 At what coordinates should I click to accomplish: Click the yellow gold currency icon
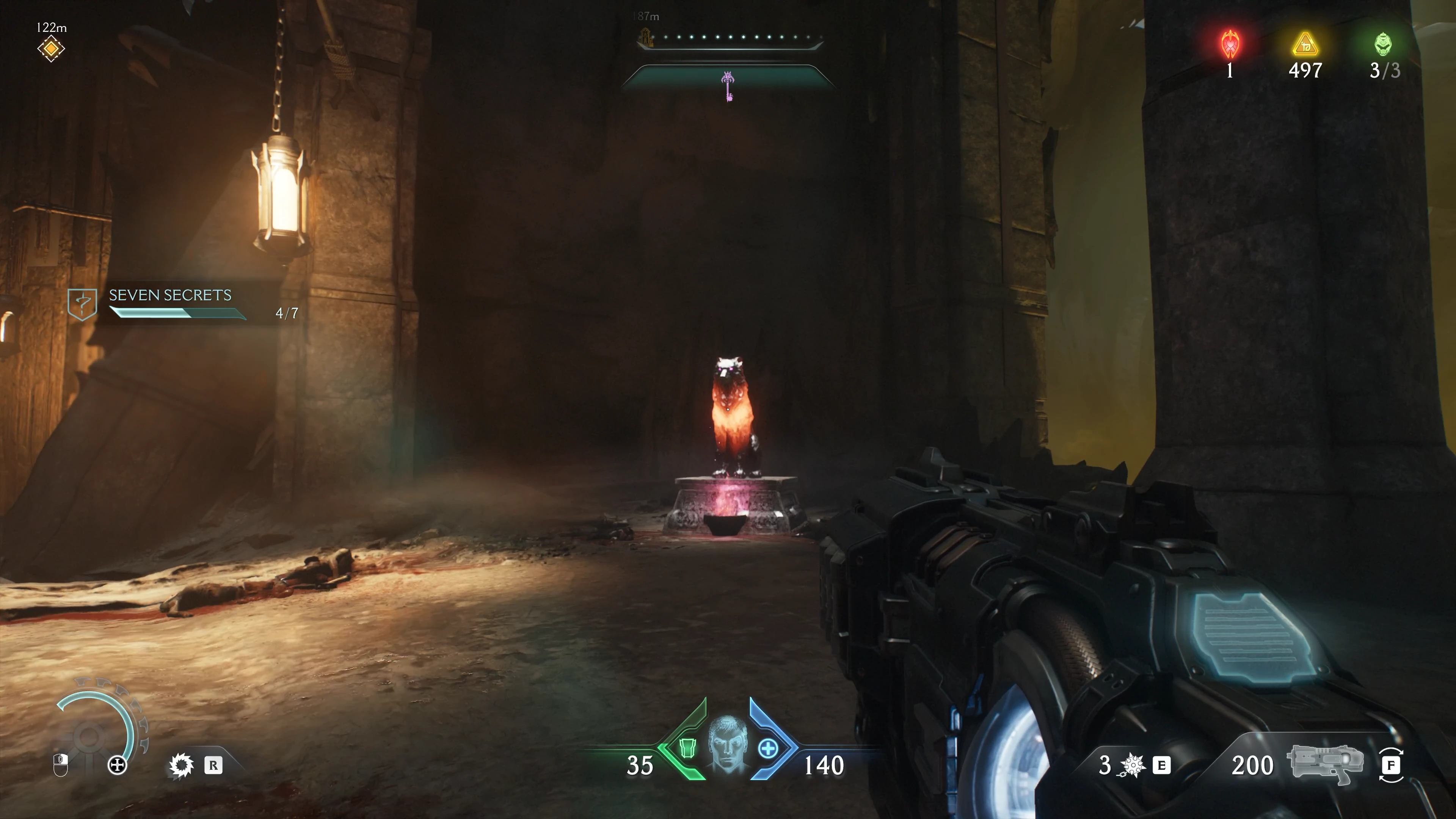tap(1305, 45)
